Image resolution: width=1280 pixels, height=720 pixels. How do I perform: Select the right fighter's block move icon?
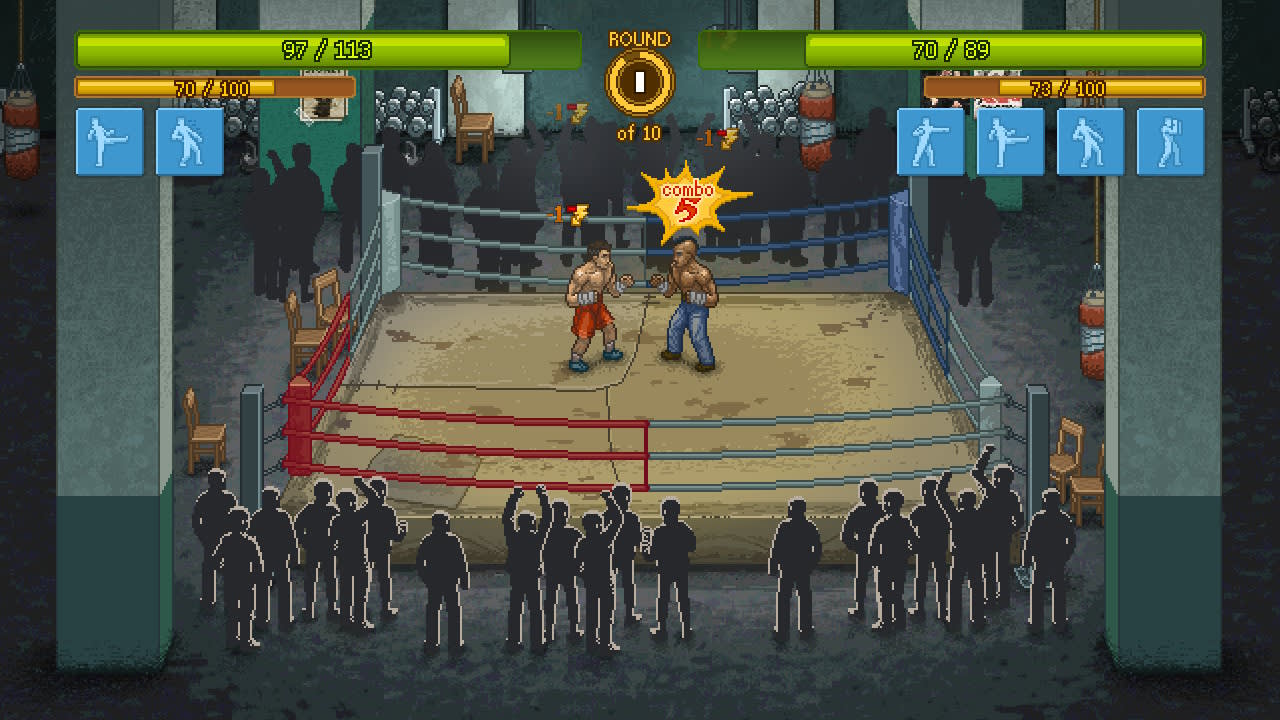[x=1171, y=141]
